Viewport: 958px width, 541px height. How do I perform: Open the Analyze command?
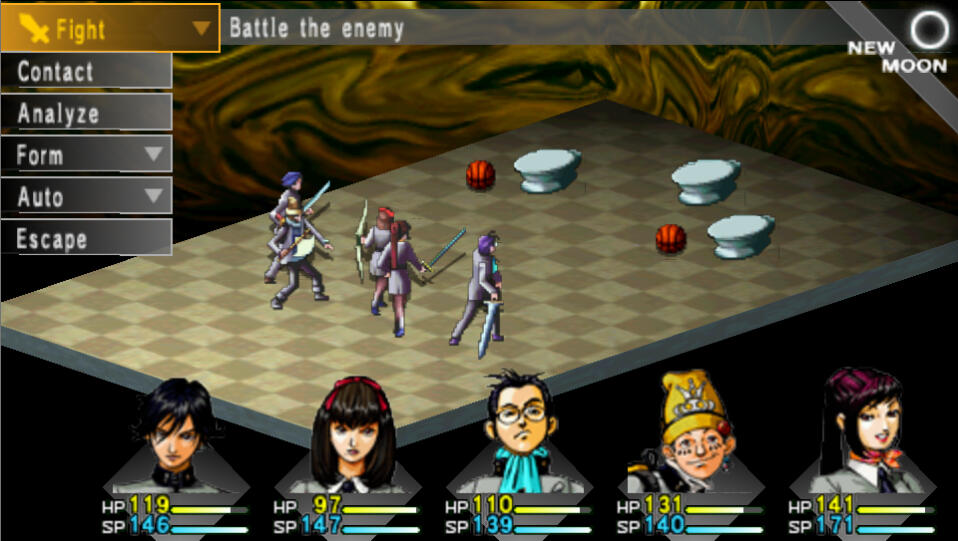[x=86, y=113]
